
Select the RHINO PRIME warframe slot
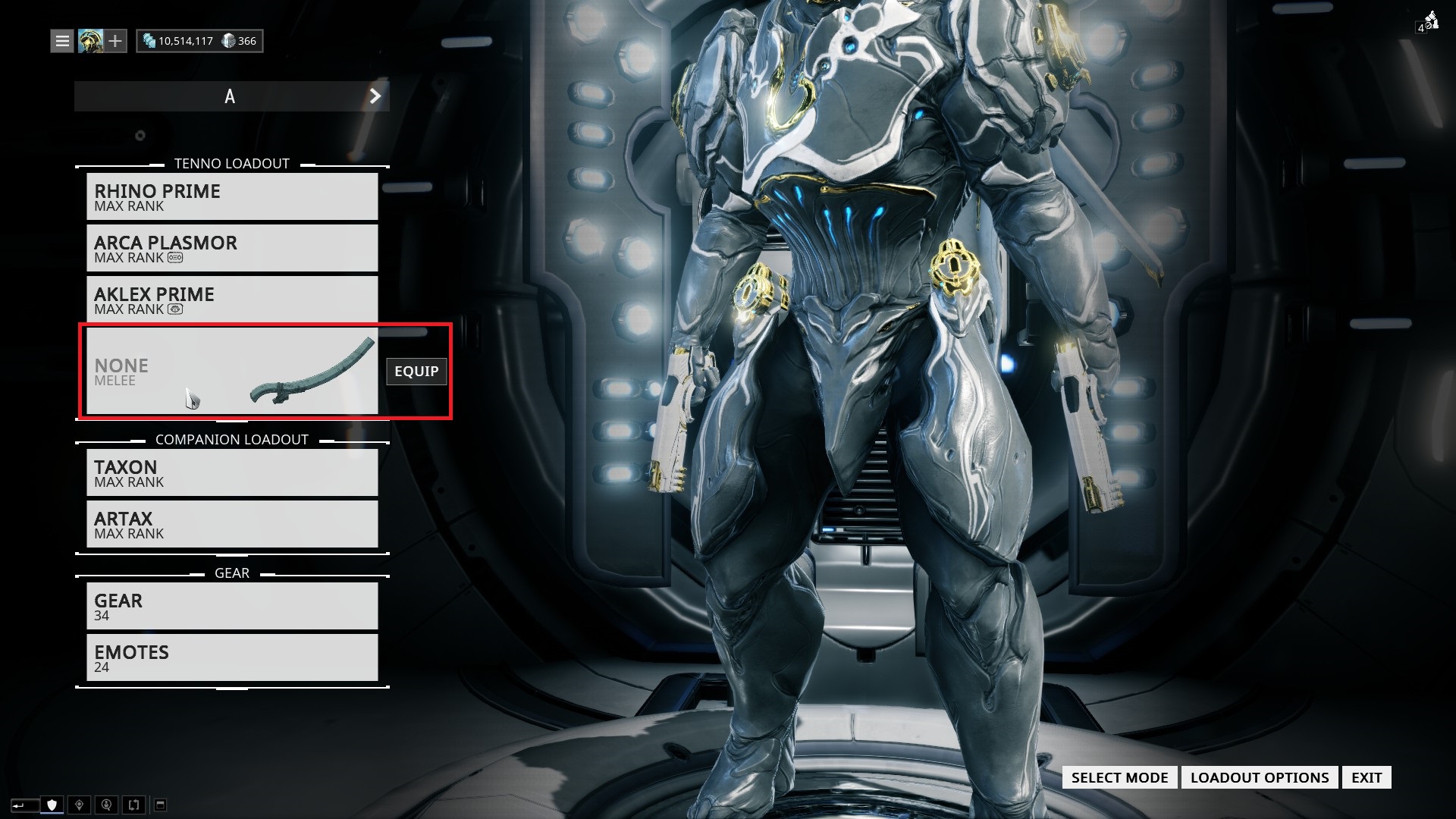click(232, 196)
